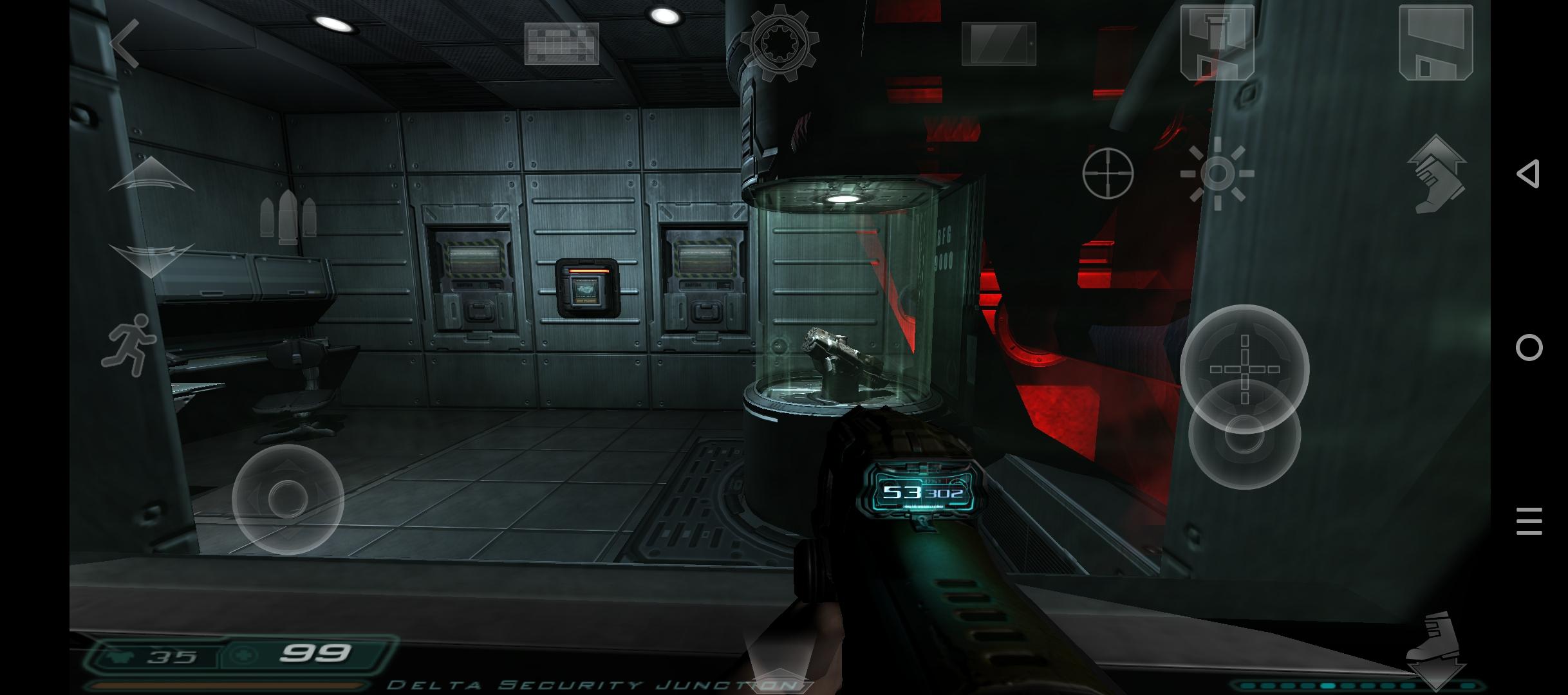Tap the Android home circle button
Screen dimensions: 1568x695
[x=1529, y=347]
